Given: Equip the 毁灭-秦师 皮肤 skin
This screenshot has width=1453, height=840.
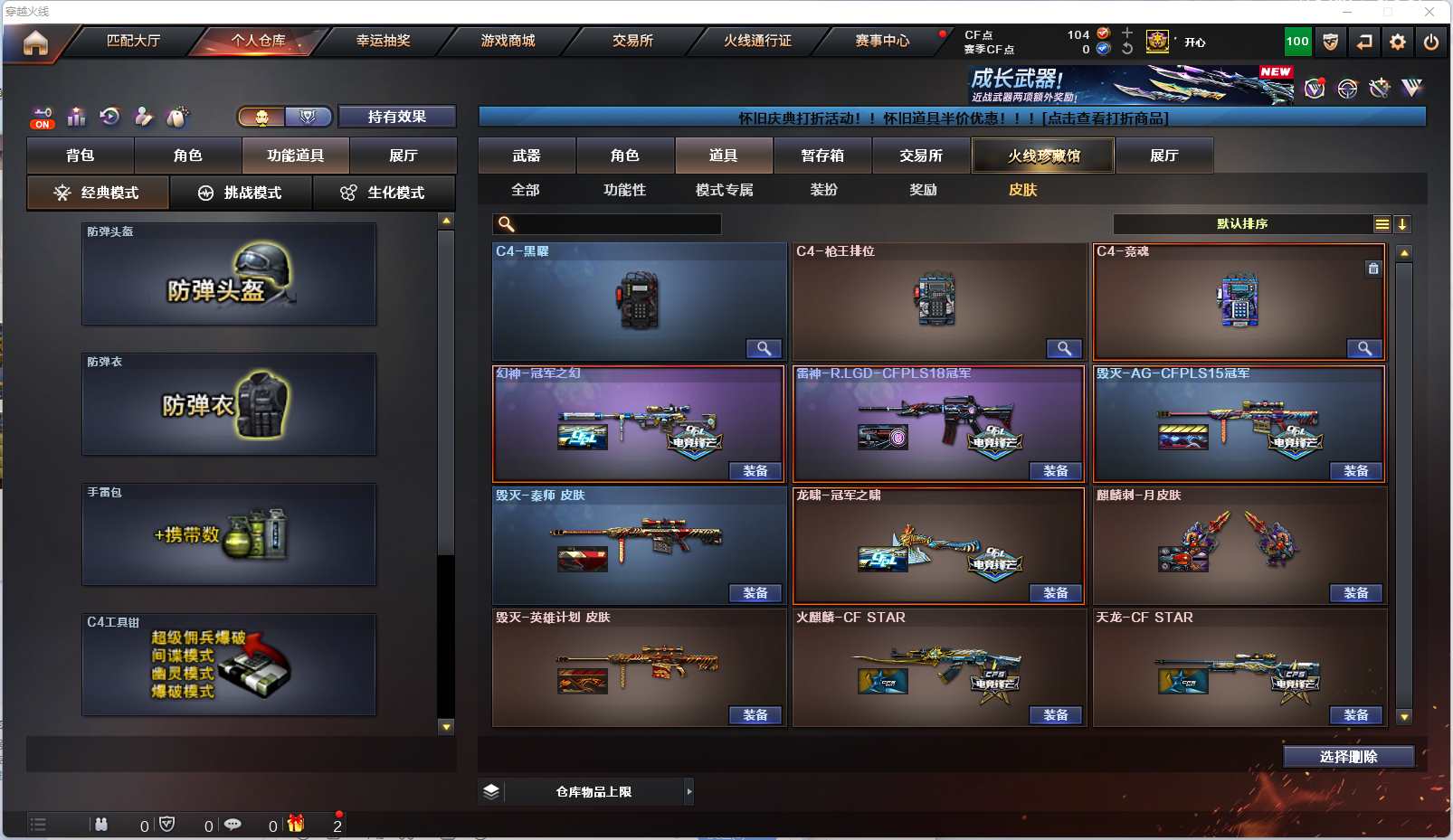Looking at the screenshot, I should [x=755, y=593].
